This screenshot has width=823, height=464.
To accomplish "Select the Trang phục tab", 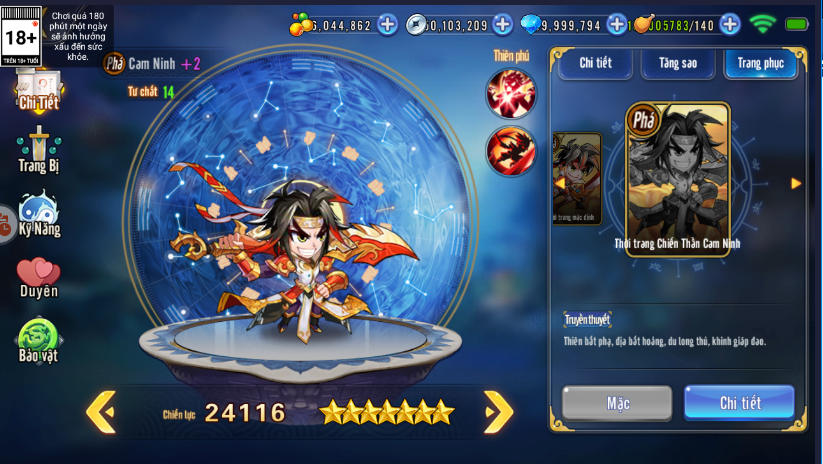I will tap(761, 63).
